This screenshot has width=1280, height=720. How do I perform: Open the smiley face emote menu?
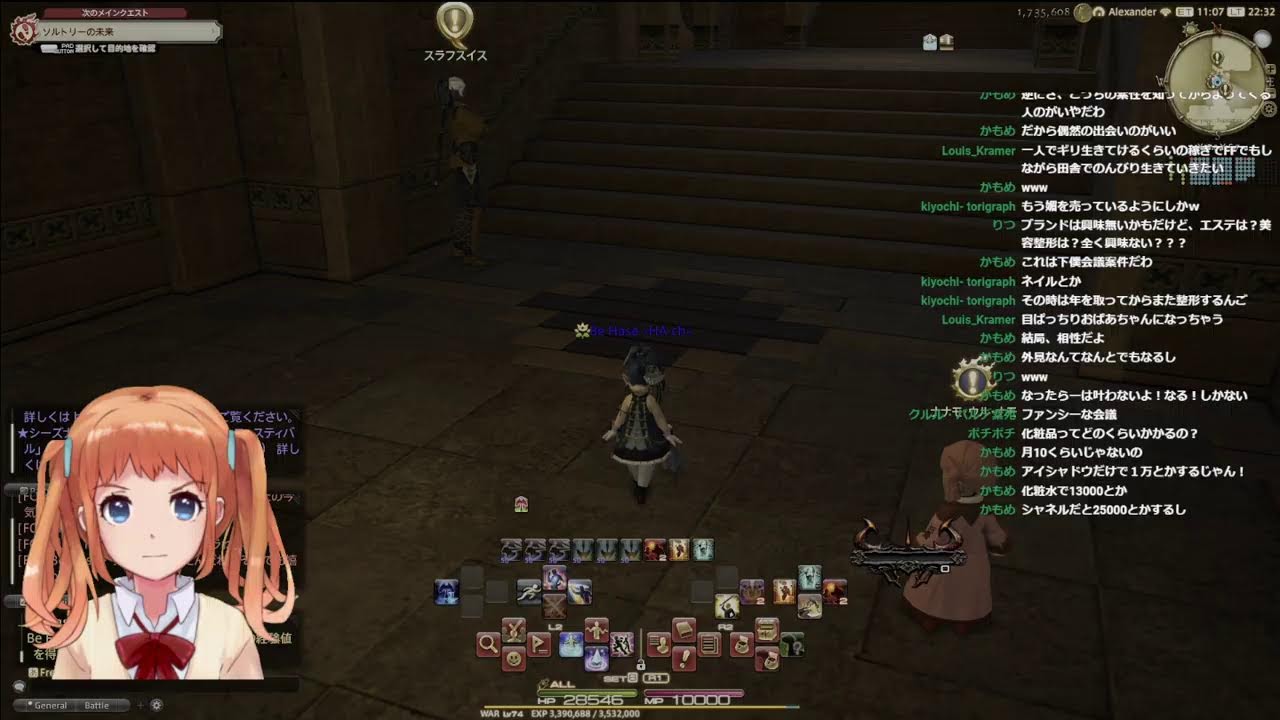pyautogui.click(x=513, y=659)
